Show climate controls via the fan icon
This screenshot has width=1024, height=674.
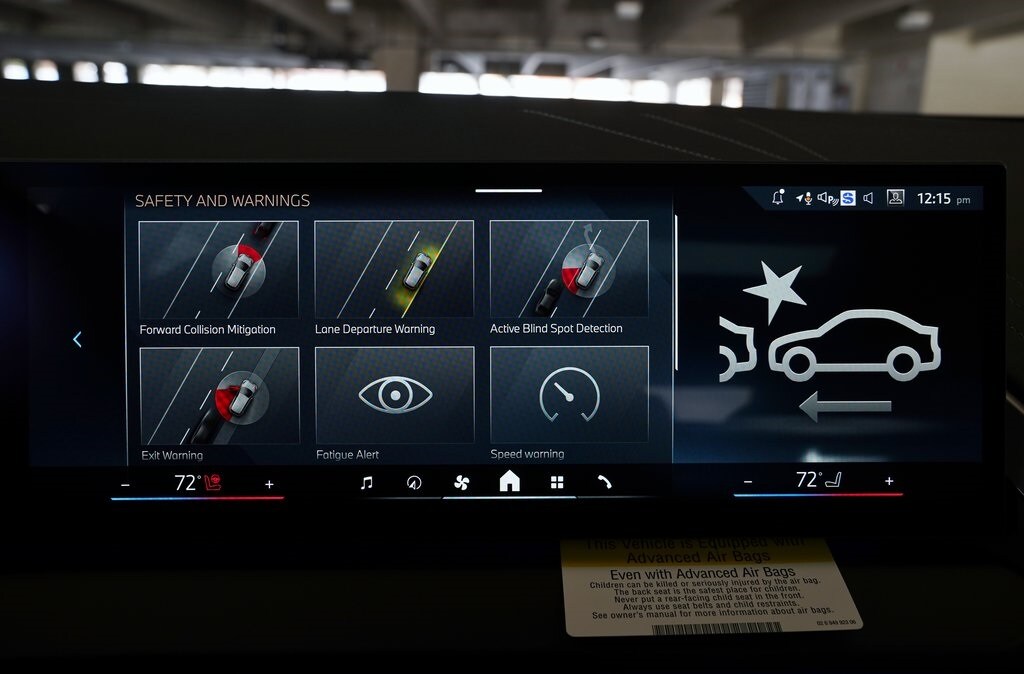(x=461, y=483)
